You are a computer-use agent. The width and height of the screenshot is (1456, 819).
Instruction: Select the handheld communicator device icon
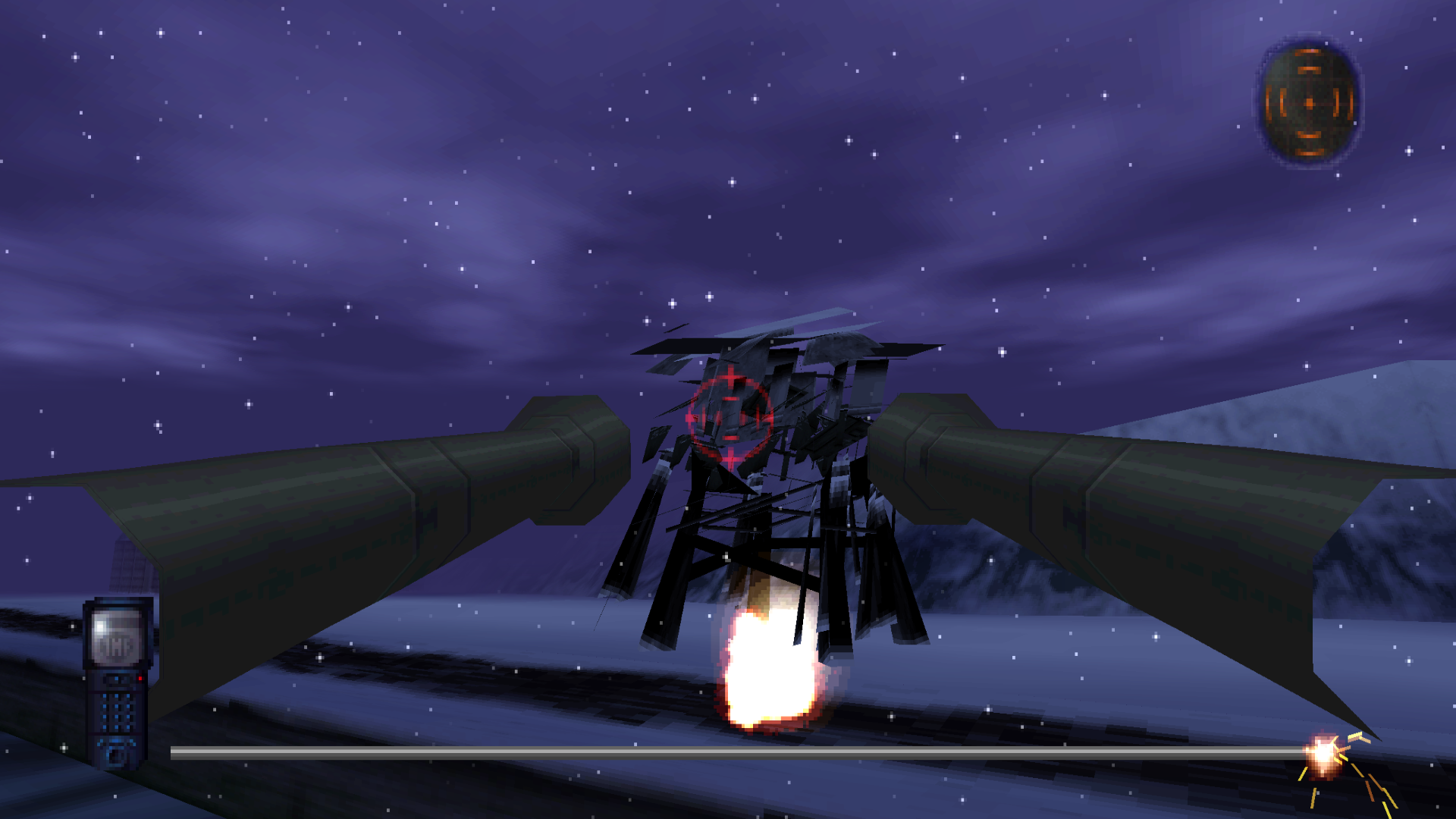pyautogui.click(x=118, y=681)
